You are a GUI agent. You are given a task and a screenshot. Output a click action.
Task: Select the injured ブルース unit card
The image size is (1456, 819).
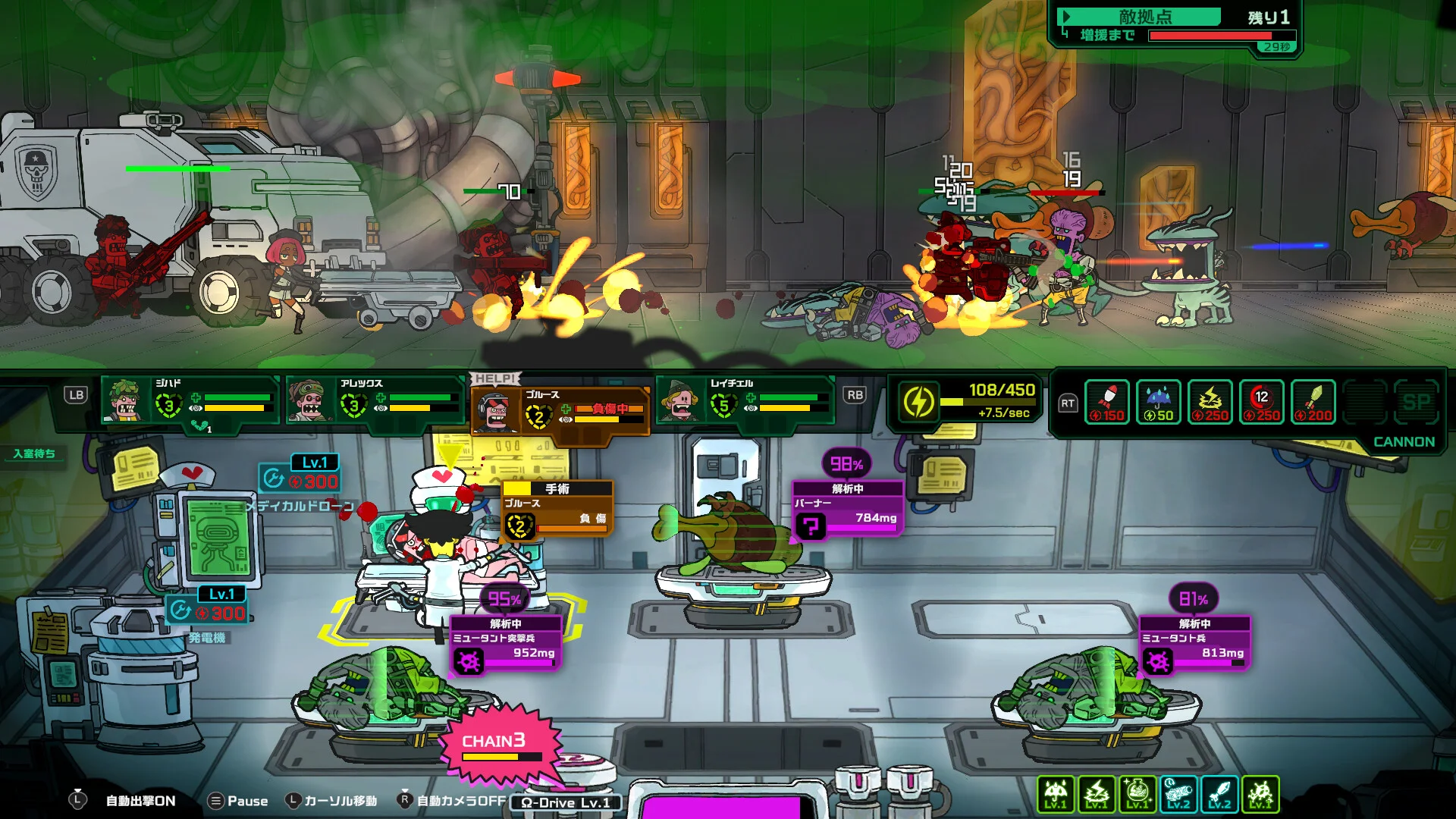coord(560,410)
